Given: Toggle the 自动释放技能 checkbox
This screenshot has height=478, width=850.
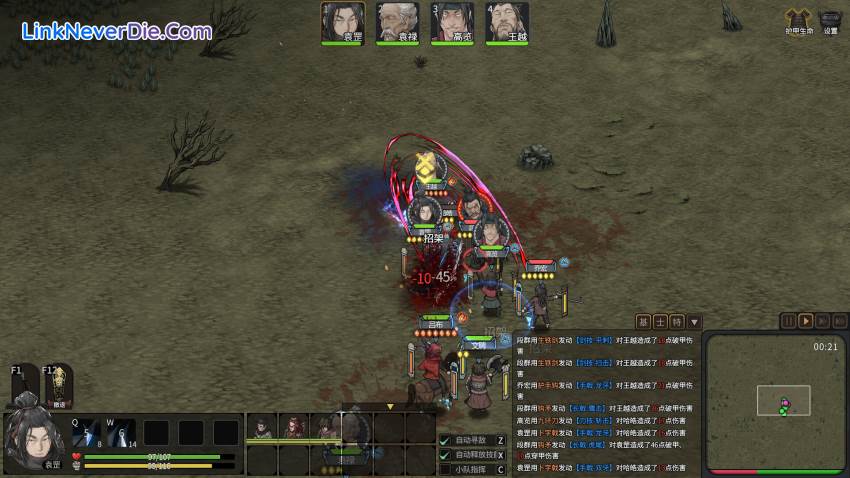Looking at the screenshot, I should (x=445, y=455).
